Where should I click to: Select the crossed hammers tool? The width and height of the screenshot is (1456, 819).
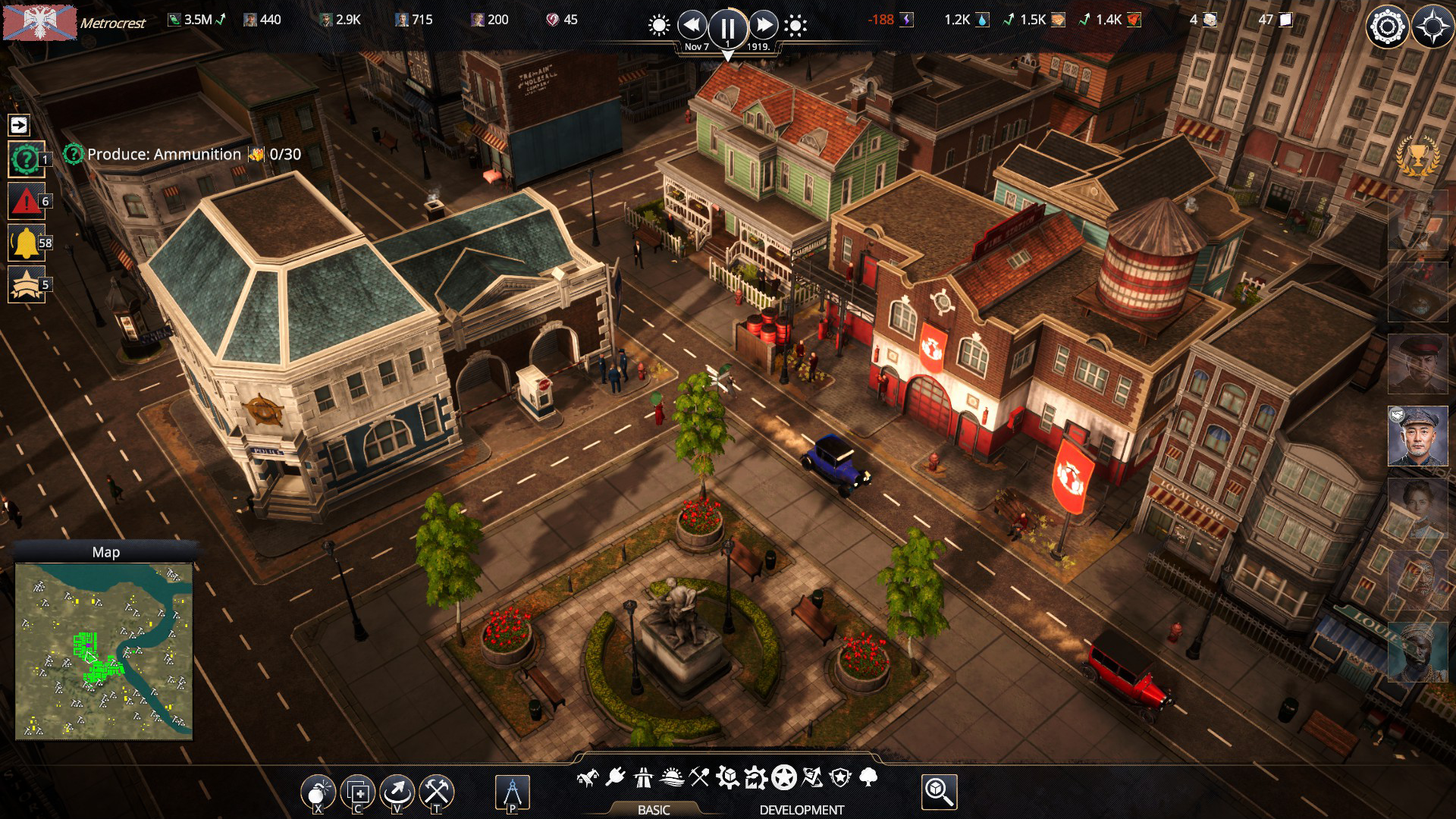pos(437,792)
